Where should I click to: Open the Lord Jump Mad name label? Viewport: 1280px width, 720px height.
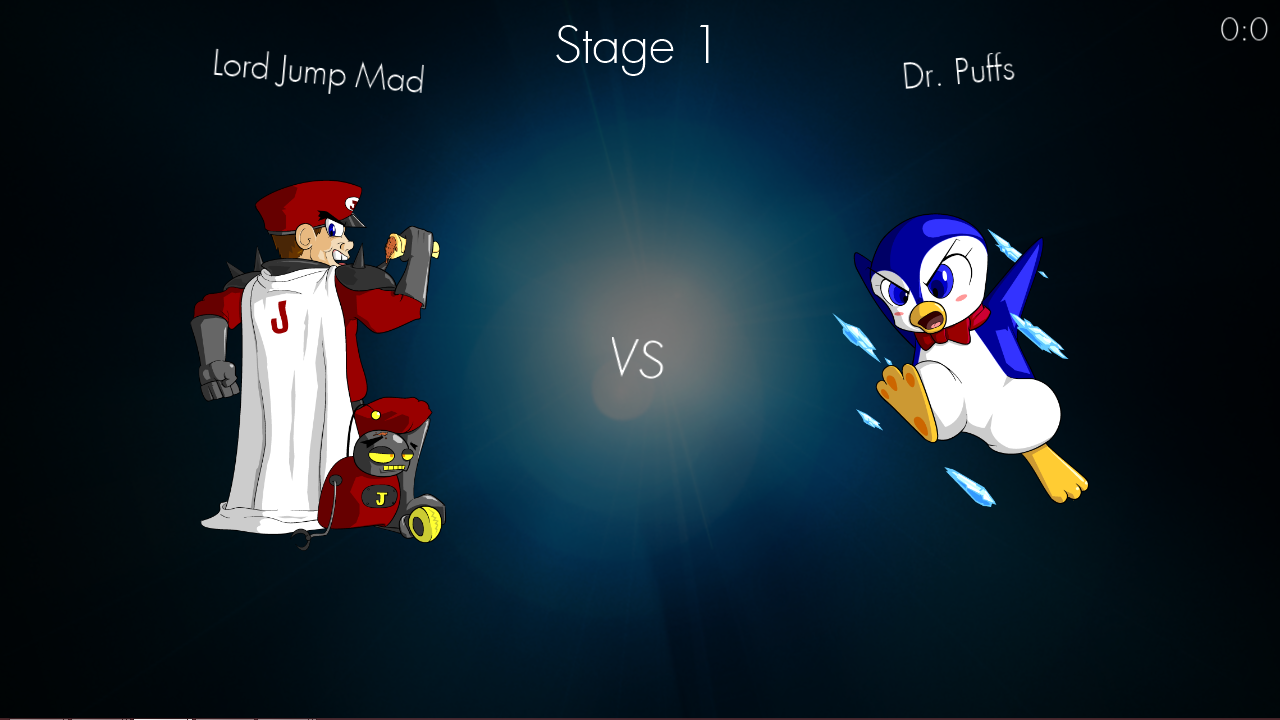317,73
